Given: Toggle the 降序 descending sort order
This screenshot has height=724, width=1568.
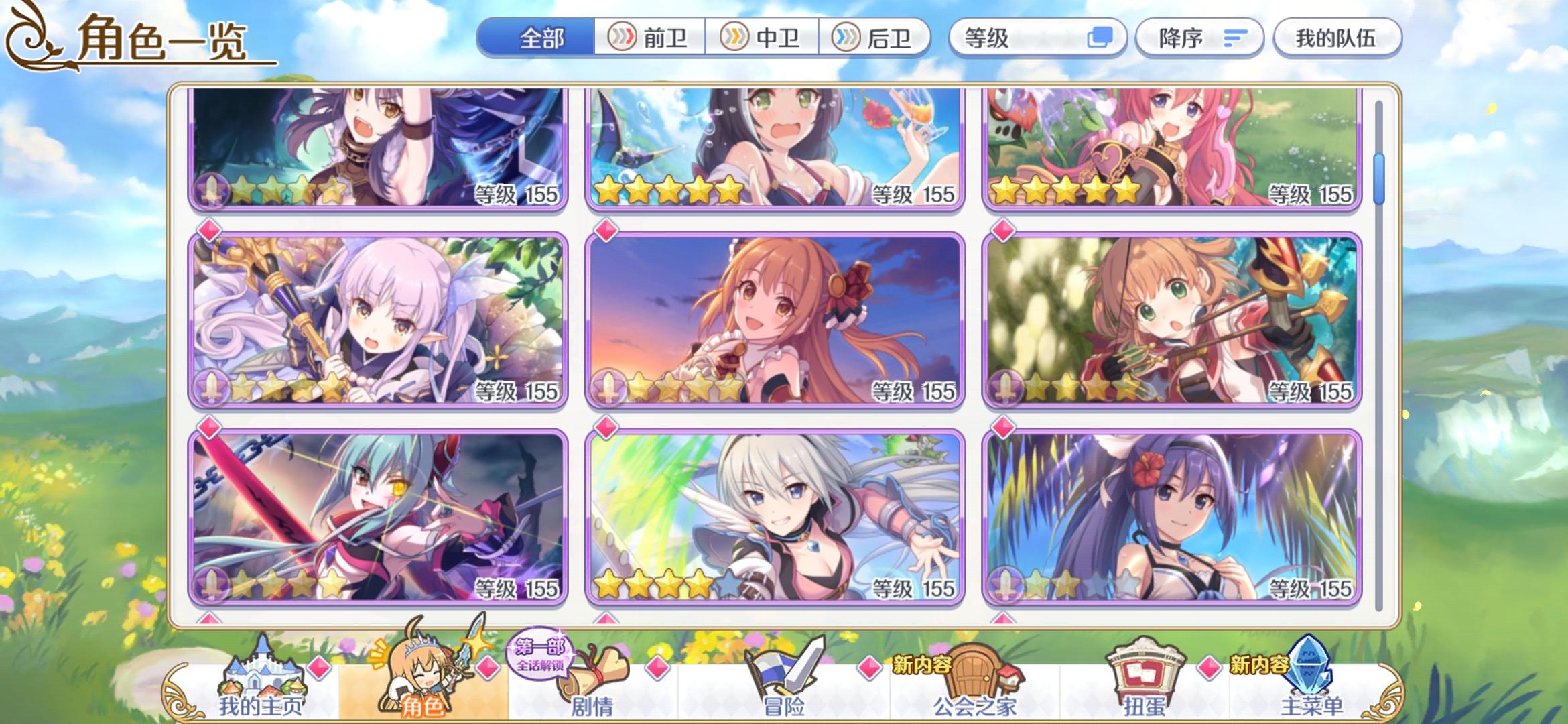Looking at the screenshot, I should click(1199, 38).
